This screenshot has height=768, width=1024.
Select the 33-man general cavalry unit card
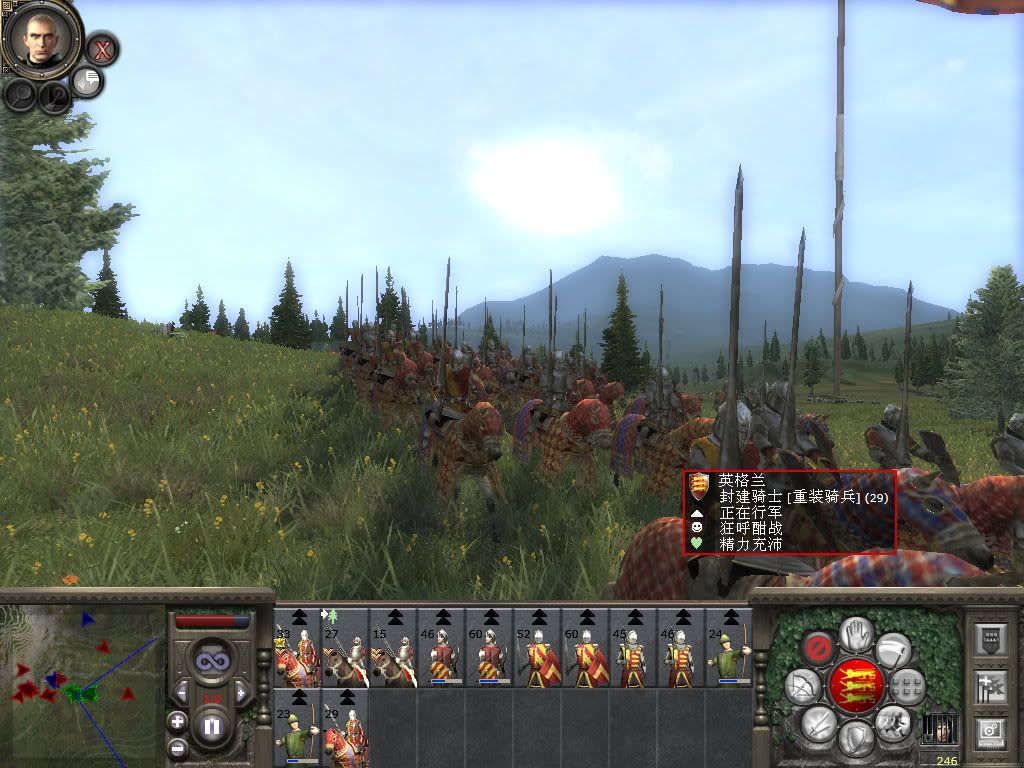[x=297, y=650]
